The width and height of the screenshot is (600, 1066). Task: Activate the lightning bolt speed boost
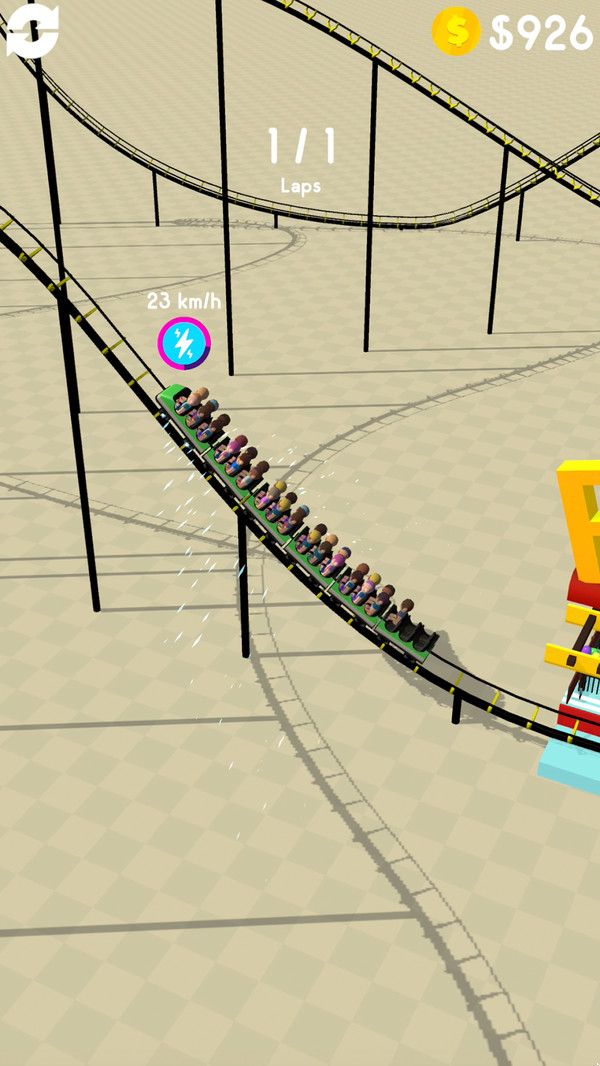pyautogui.click(x=184, y=344)
